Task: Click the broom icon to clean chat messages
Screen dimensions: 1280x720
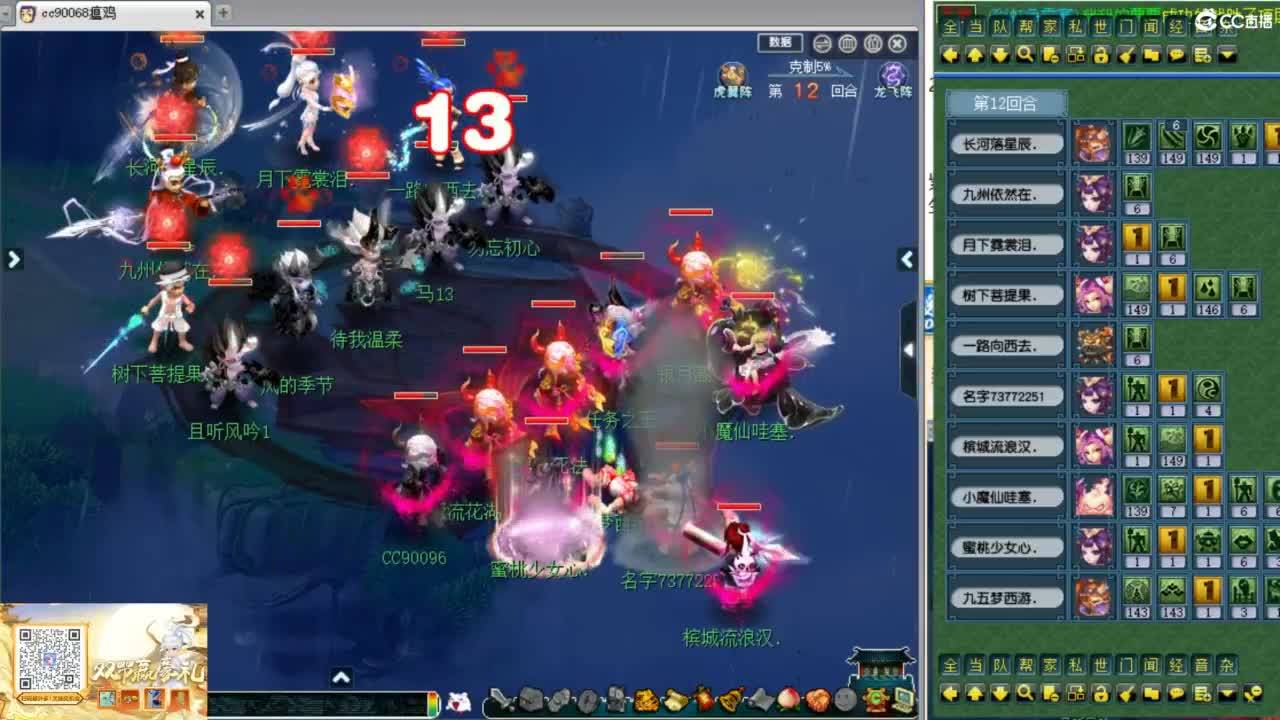Action: pyautogui.click(x=1127, y=54)
